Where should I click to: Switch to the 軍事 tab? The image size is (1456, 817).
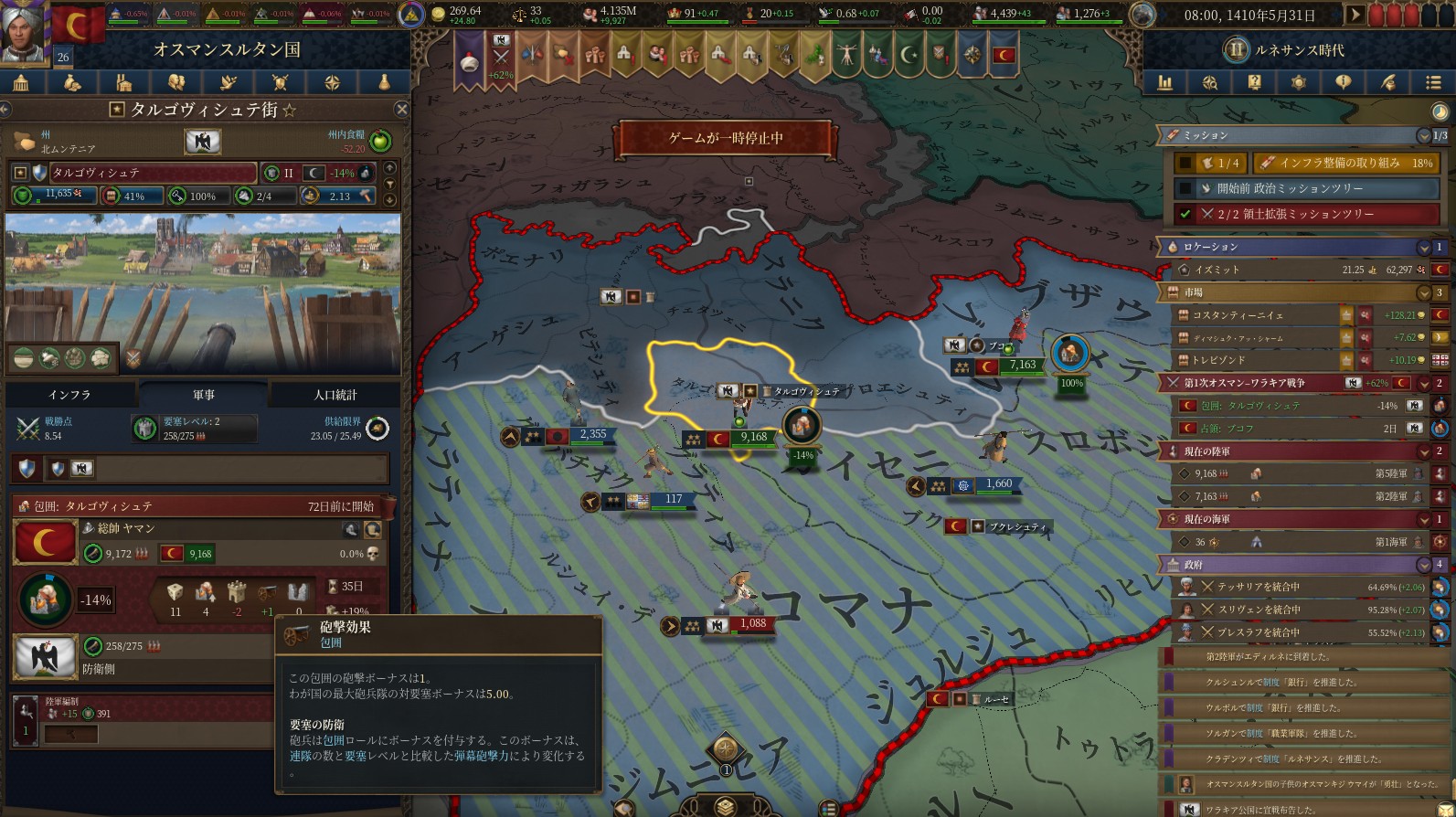[204, 395]
